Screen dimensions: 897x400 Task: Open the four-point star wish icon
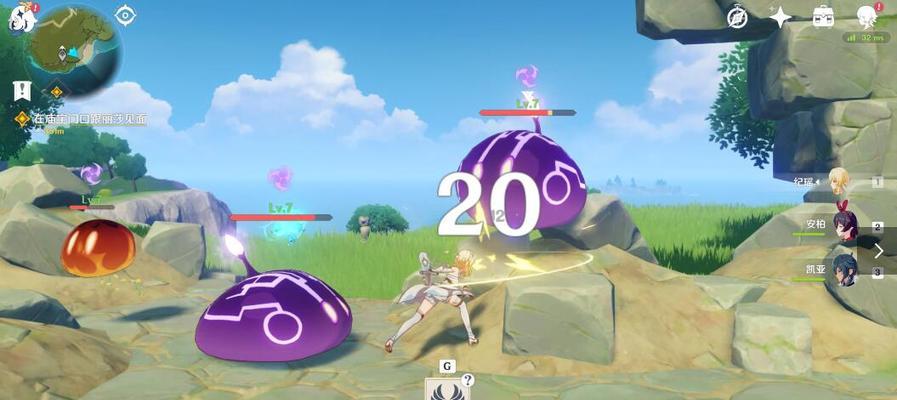(x=780, y=16)
